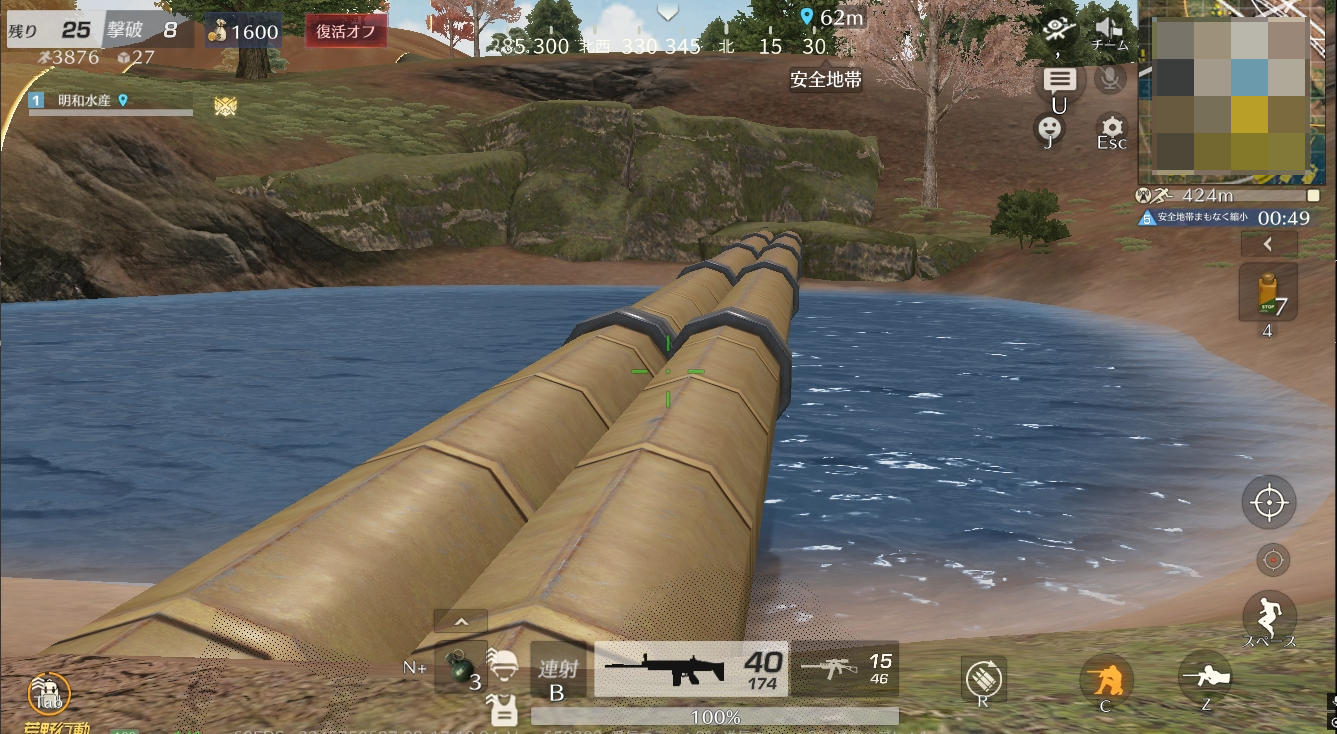This screenshot has width=1337, height=734.
Task: Select the primary rifle slot with 40 rounds
Action: pyautogui.click(x=690, y=669)
